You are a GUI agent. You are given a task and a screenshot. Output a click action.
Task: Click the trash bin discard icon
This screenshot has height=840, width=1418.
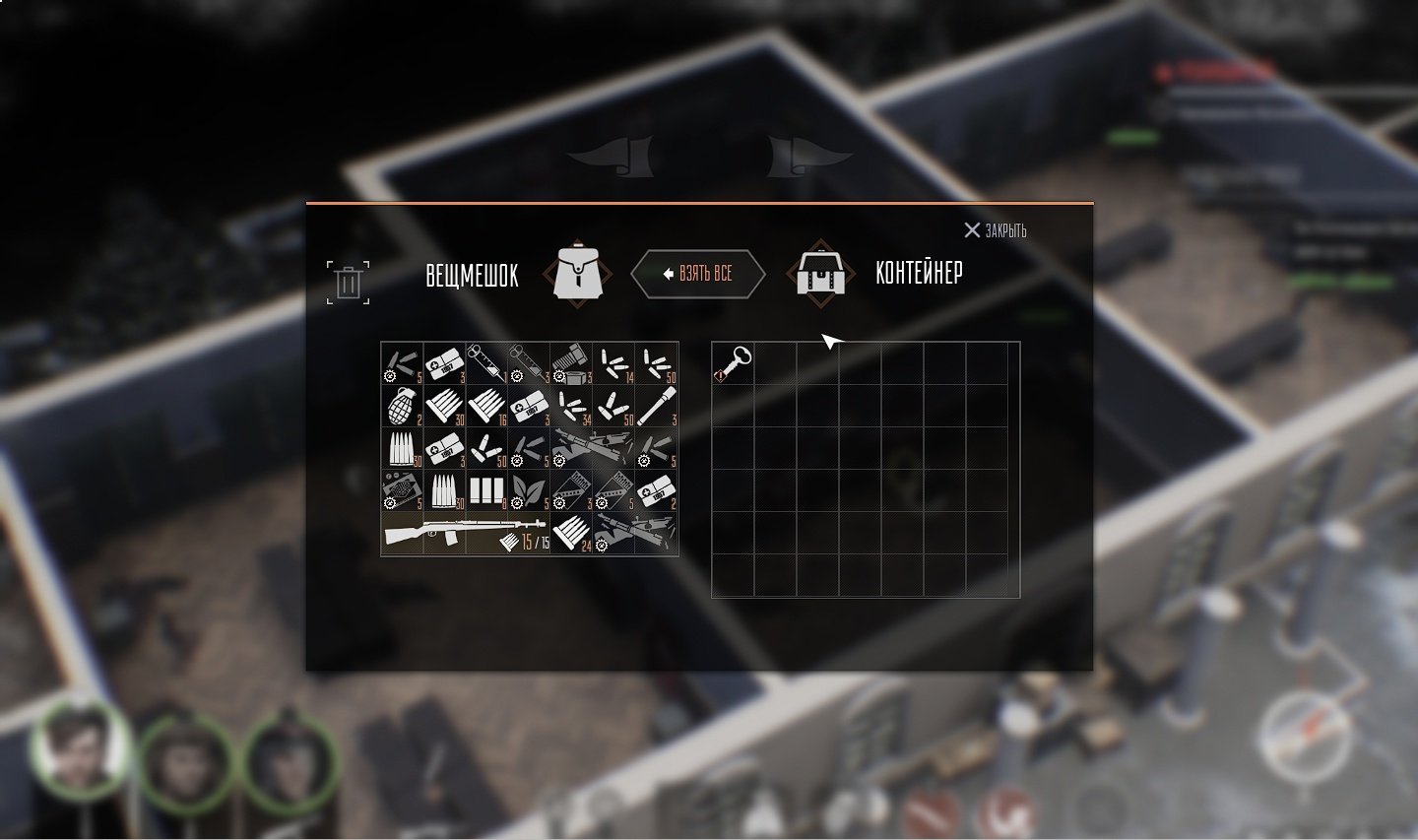coord(348,283)
